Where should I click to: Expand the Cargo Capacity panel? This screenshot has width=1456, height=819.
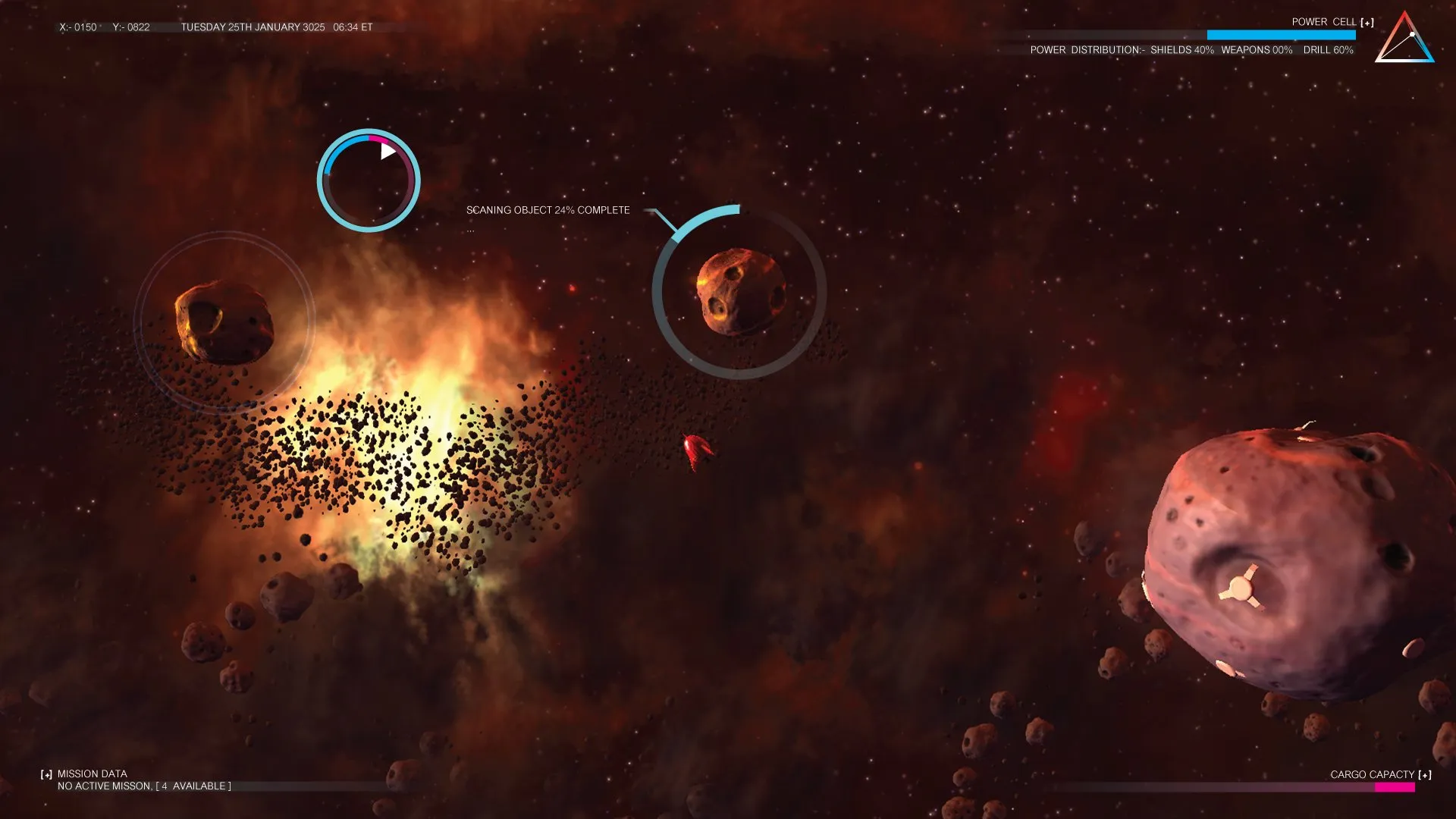coord(1425,775)
